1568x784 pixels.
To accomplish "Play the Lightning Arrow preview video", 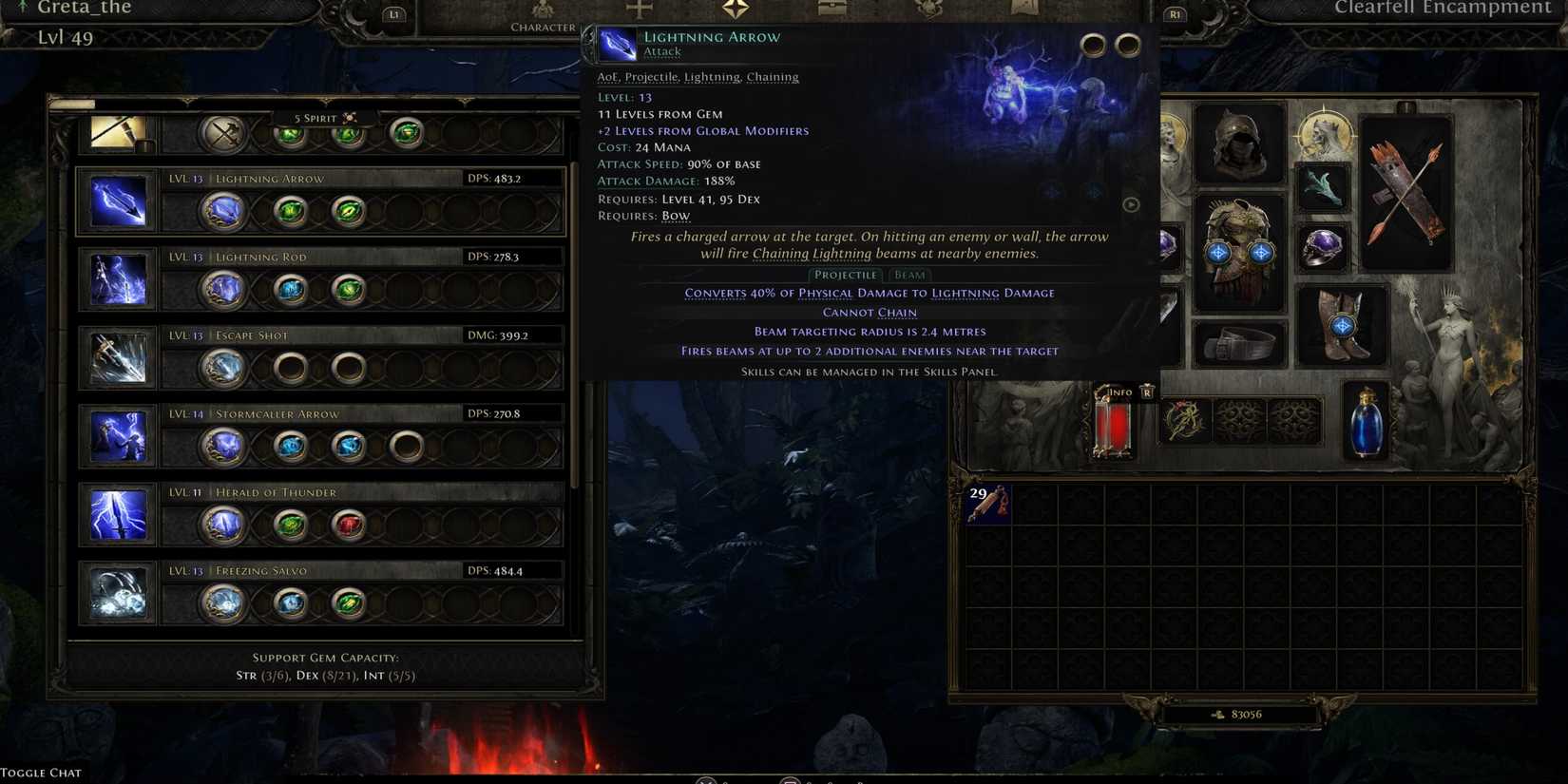I will 1131,204.
